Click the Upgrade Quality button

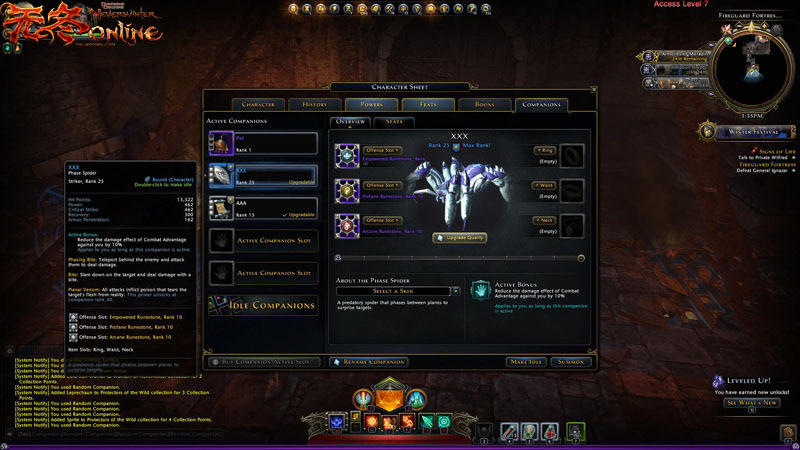tap(458, 238)
